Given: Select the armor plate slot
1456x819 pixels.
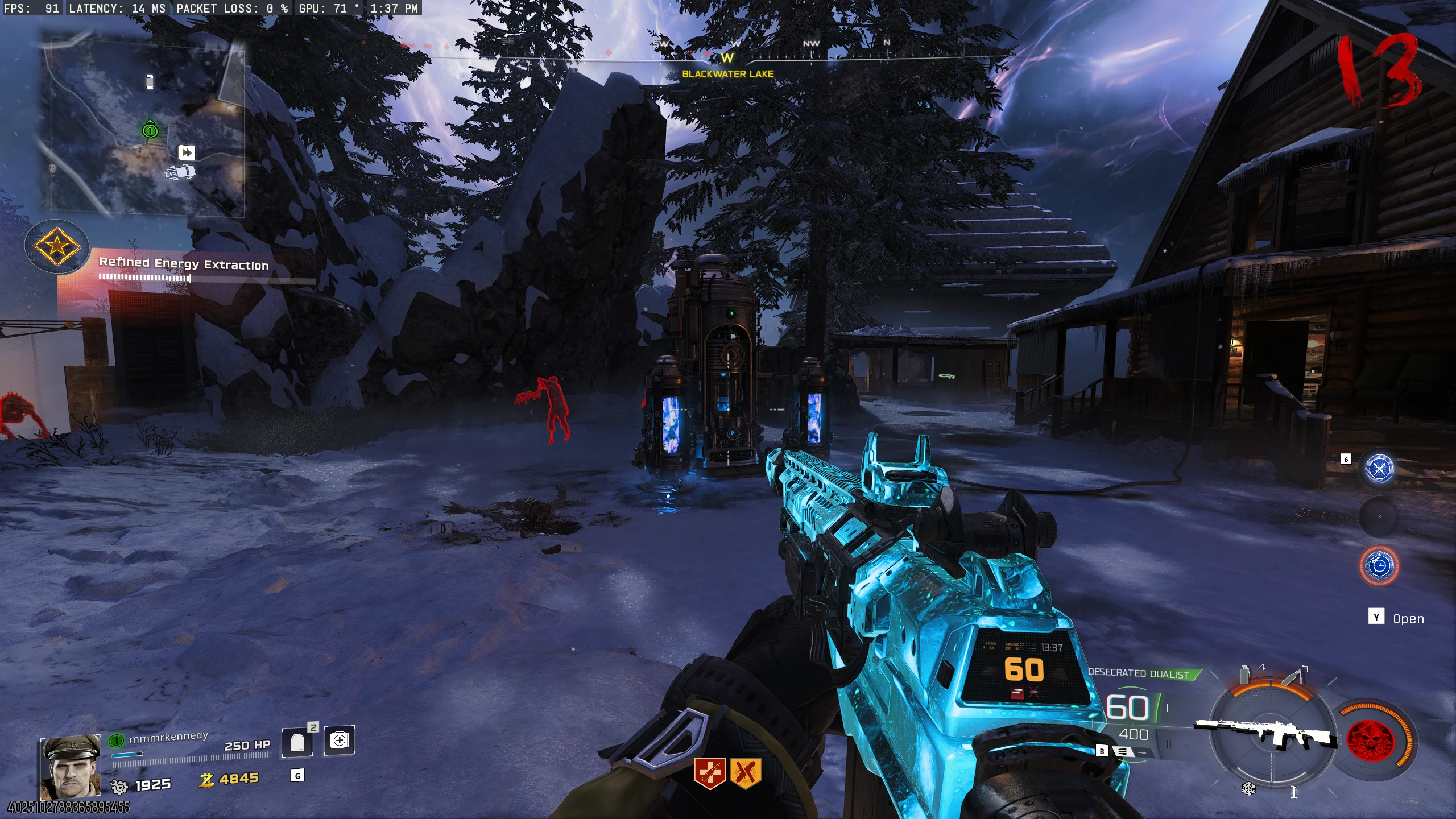Looking at the screenshot, I should (x=297, y=742).
